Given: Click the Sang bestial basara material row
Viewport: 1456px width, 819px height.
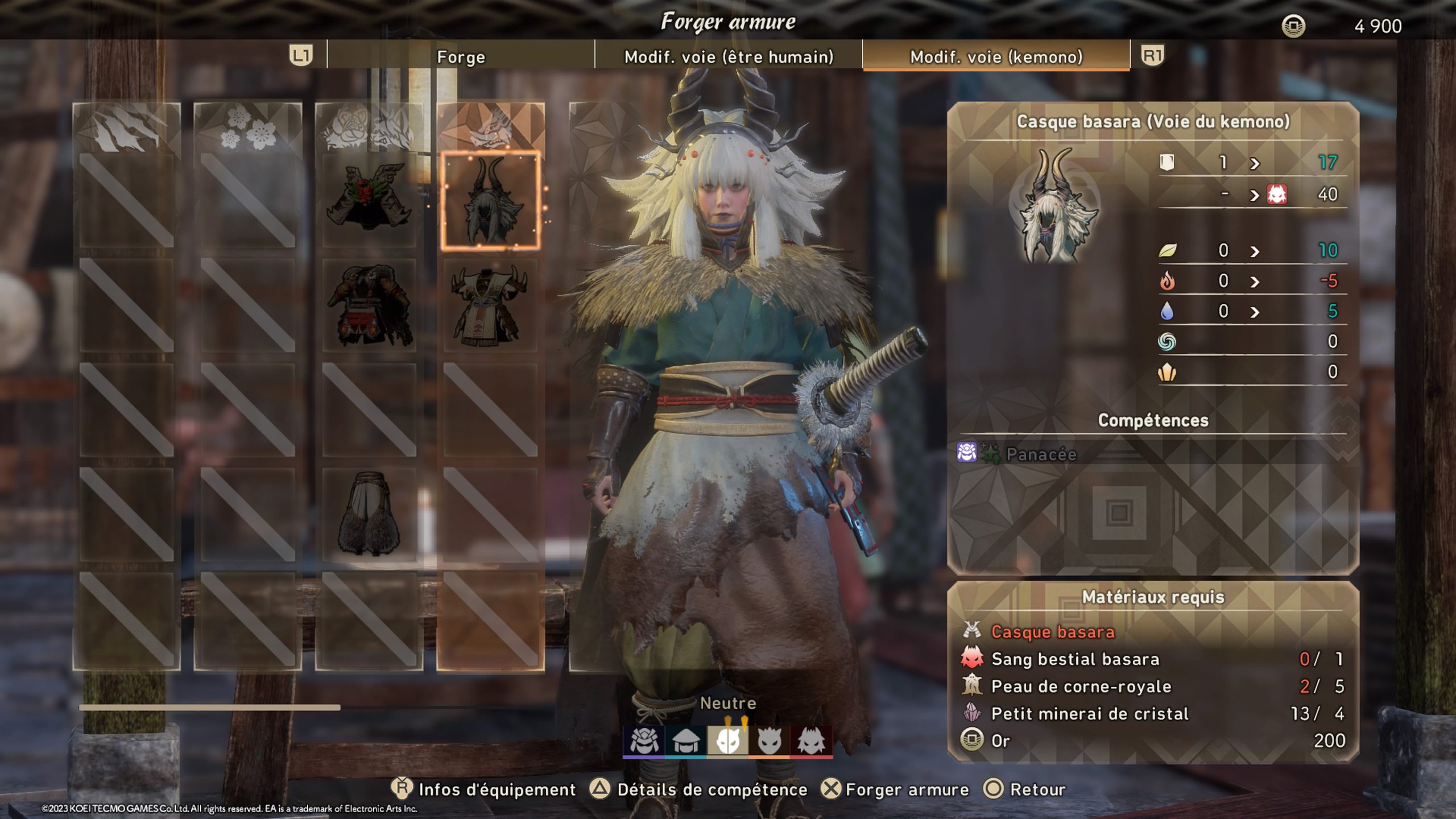Looking at the screenshot, I should (1152, 659).
